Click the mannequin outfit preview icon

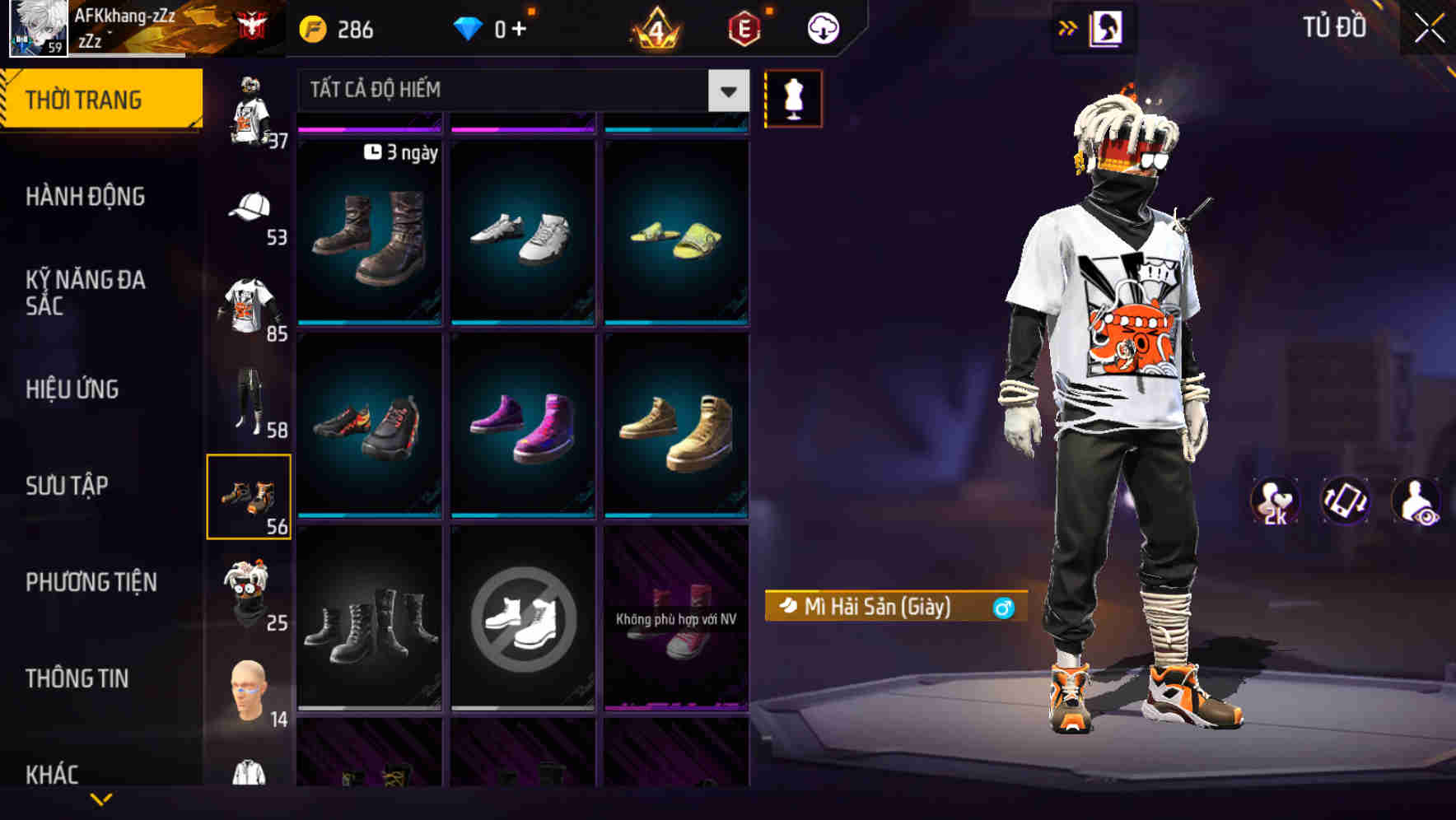click(793, 98)
